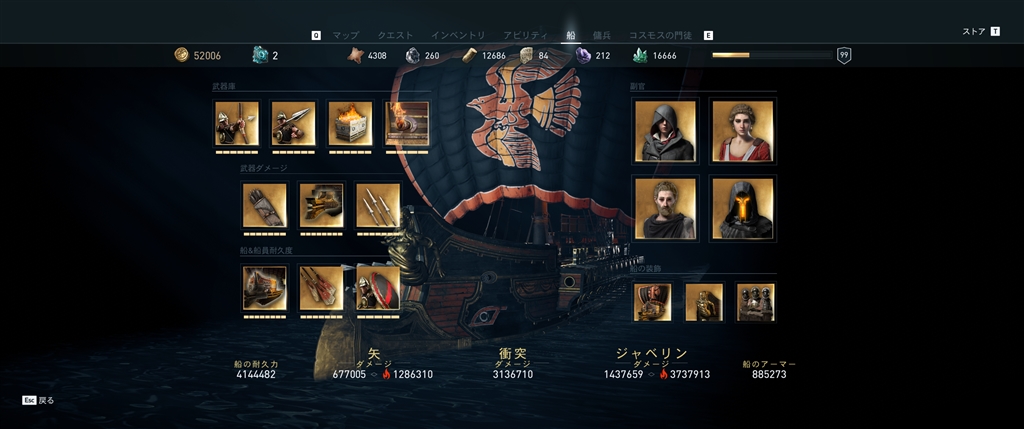1024x429 pixels.
Task: Go to the インベントリ (Inventory) tab
Action: point(457,35)
